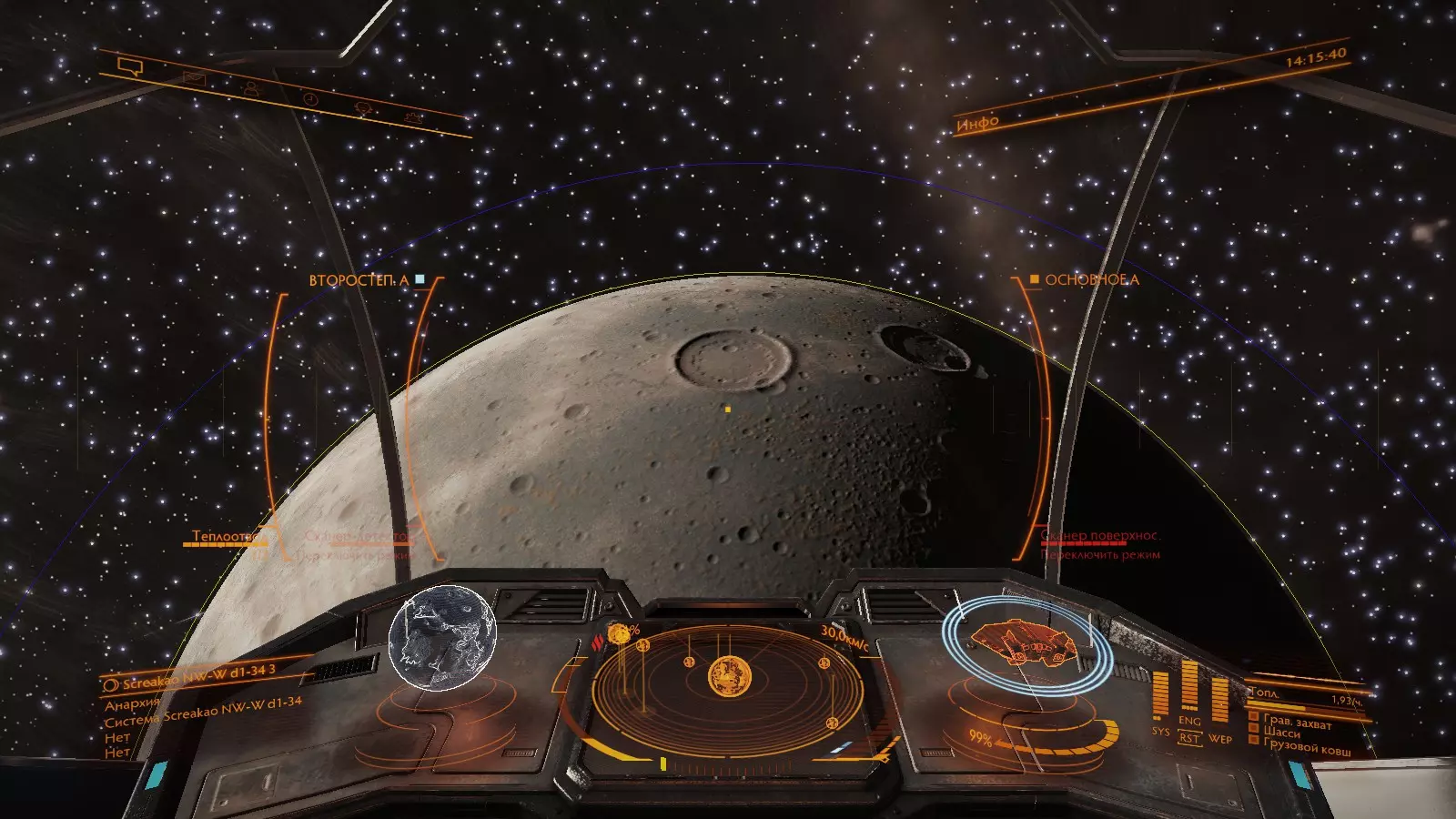
Task: Select the ВТОРОСТЕП. A fire group label
Action: pos(359,280)
